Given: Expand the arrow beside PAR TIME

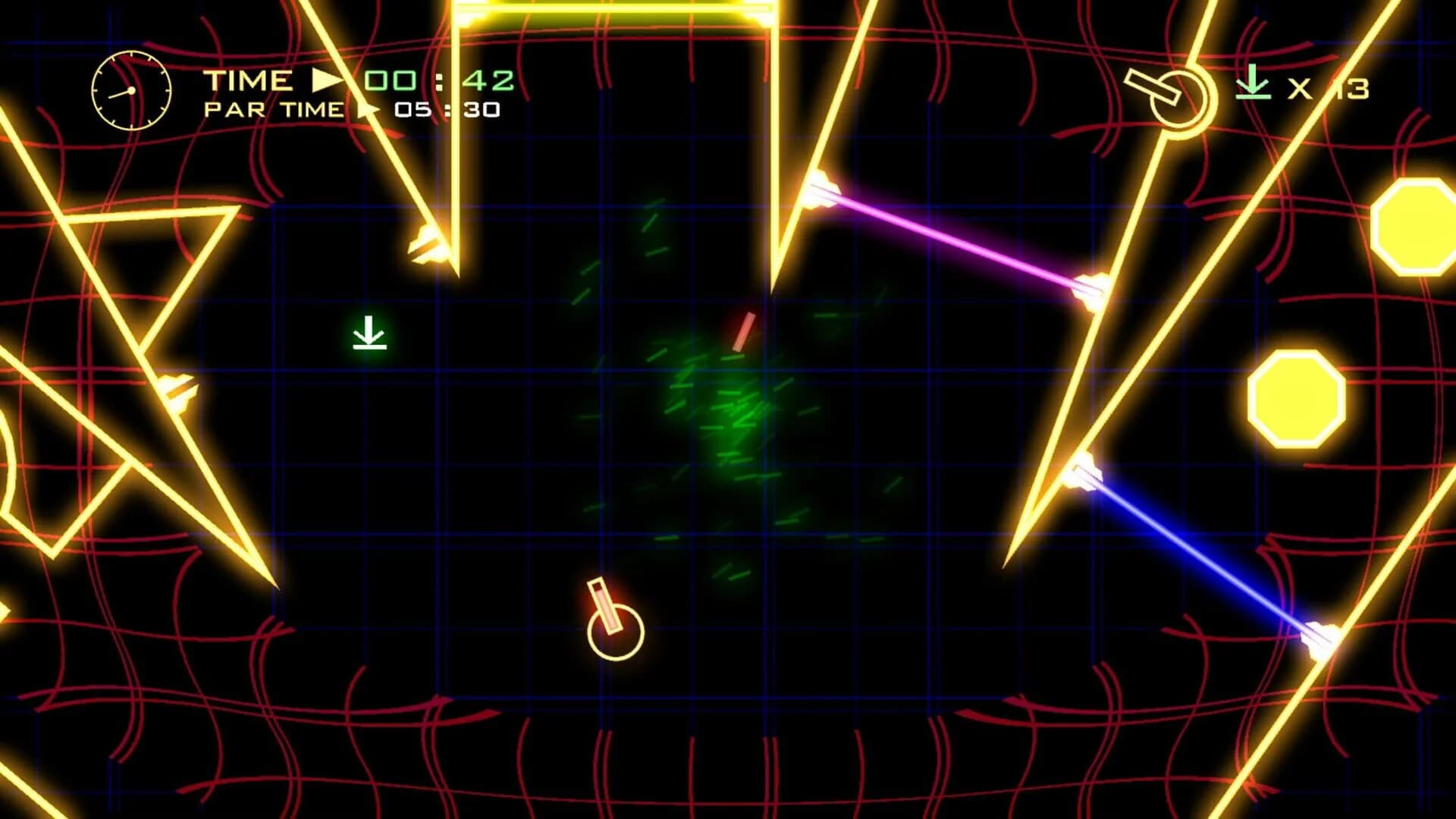Looking at the screenshot, I should (366, 109).
